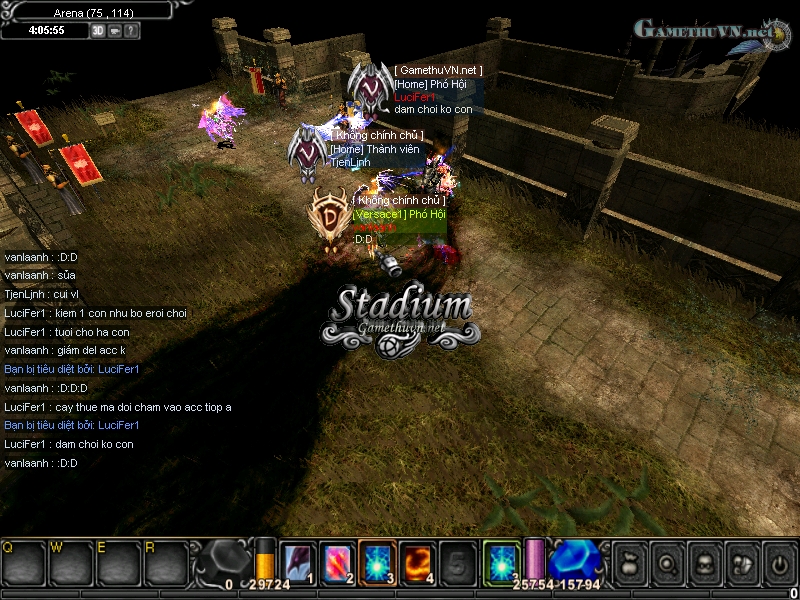
Task: Open the character helmet menu button
Action: click(704, 563)
